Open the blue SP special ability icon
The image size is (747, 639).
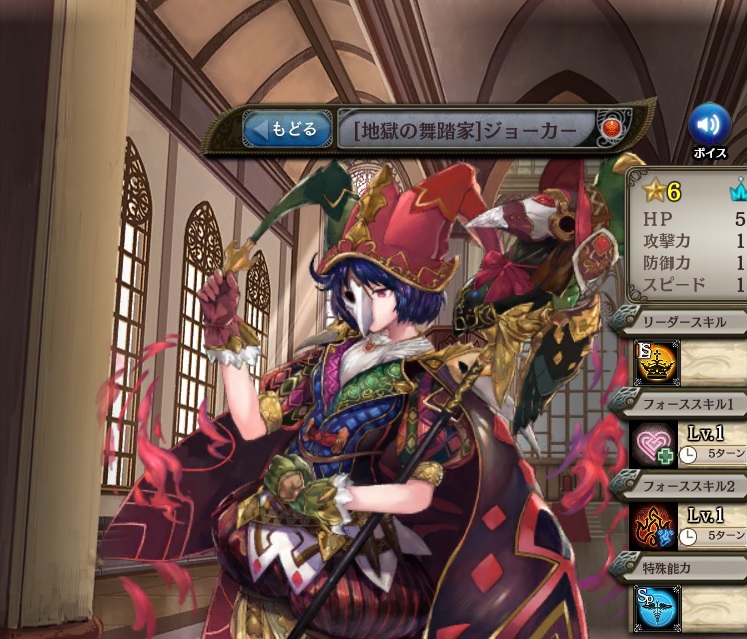(655, 608)
